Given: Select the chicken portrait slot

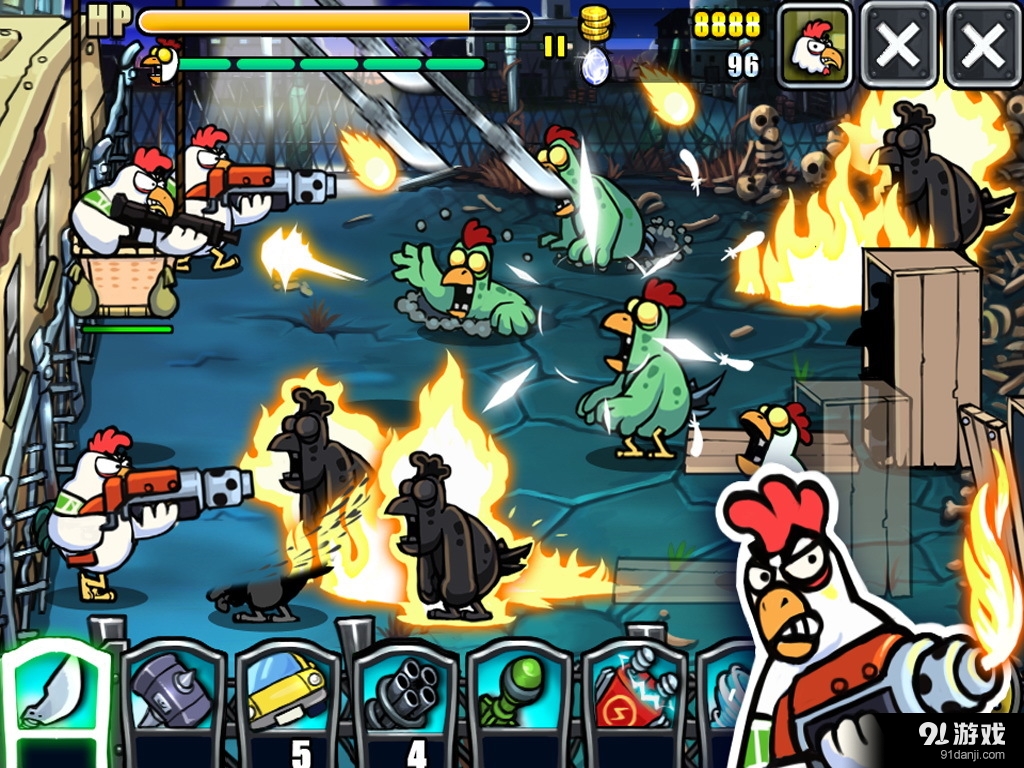Looking at the screenshot, I should (x=815, y=44).
